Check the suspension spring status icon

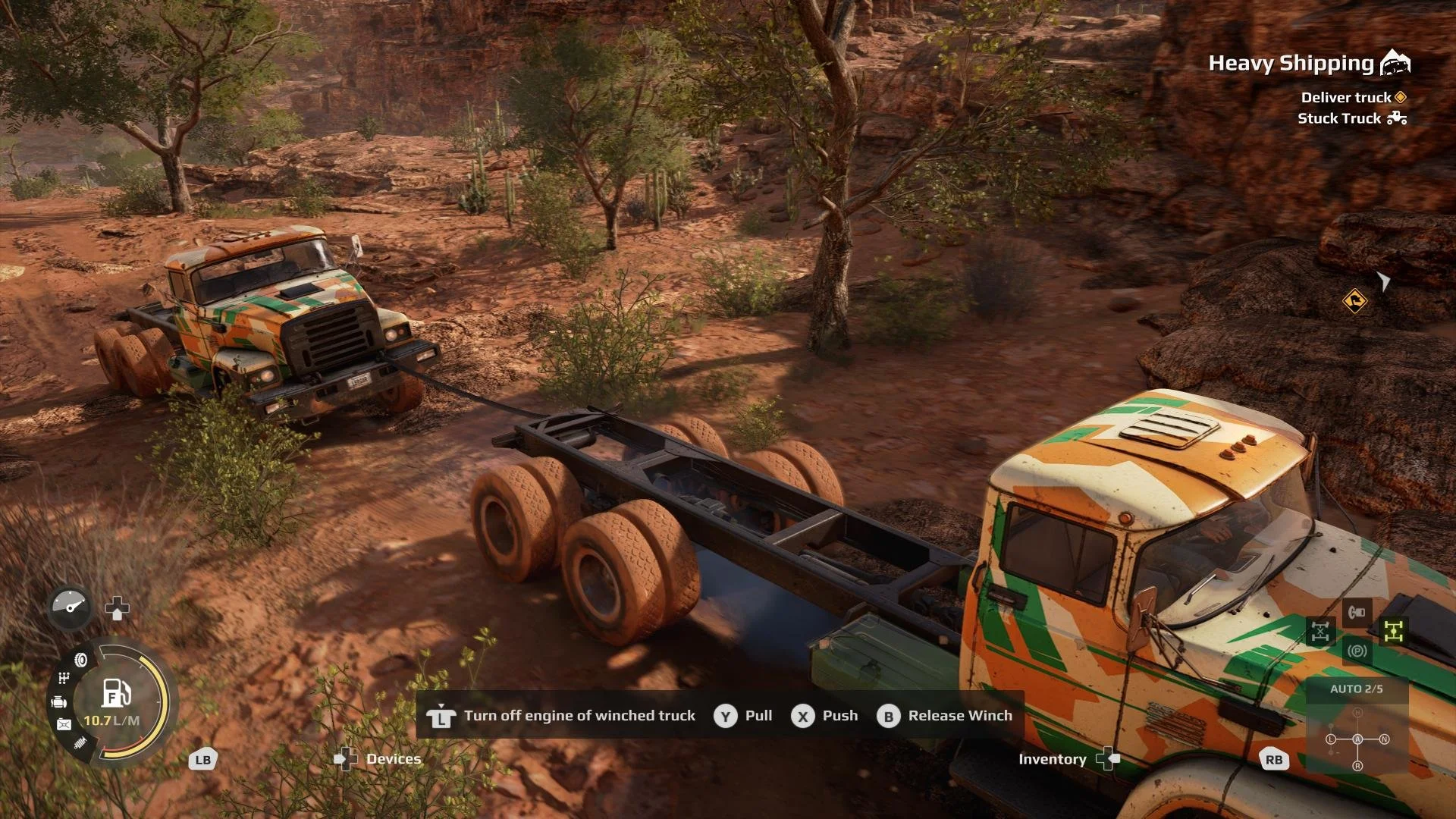pos(80,743)
